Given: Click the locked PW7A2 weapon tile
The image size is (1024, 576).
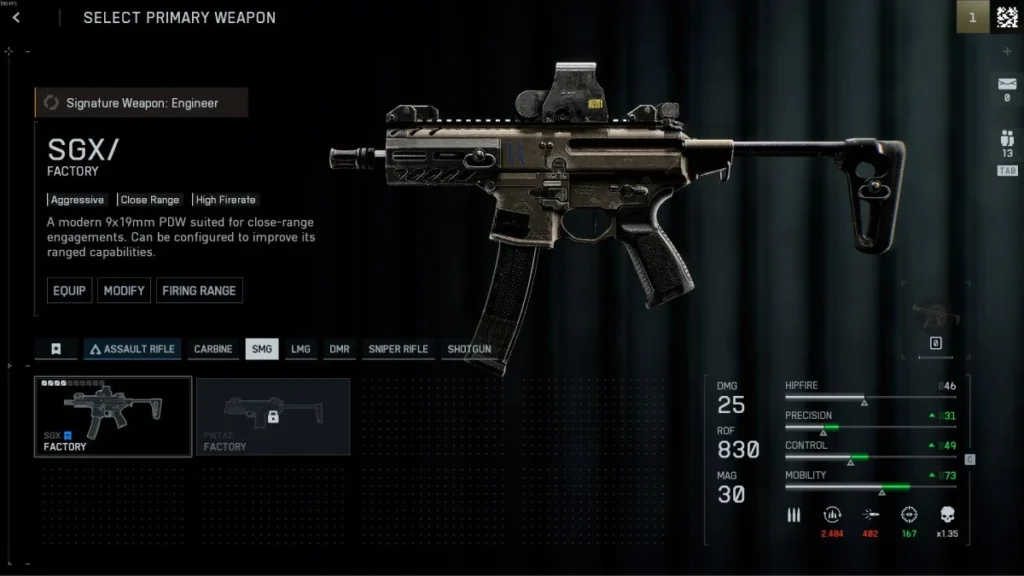Looking at the screenshot, I should pyautogui.click(x=273, y=416).
